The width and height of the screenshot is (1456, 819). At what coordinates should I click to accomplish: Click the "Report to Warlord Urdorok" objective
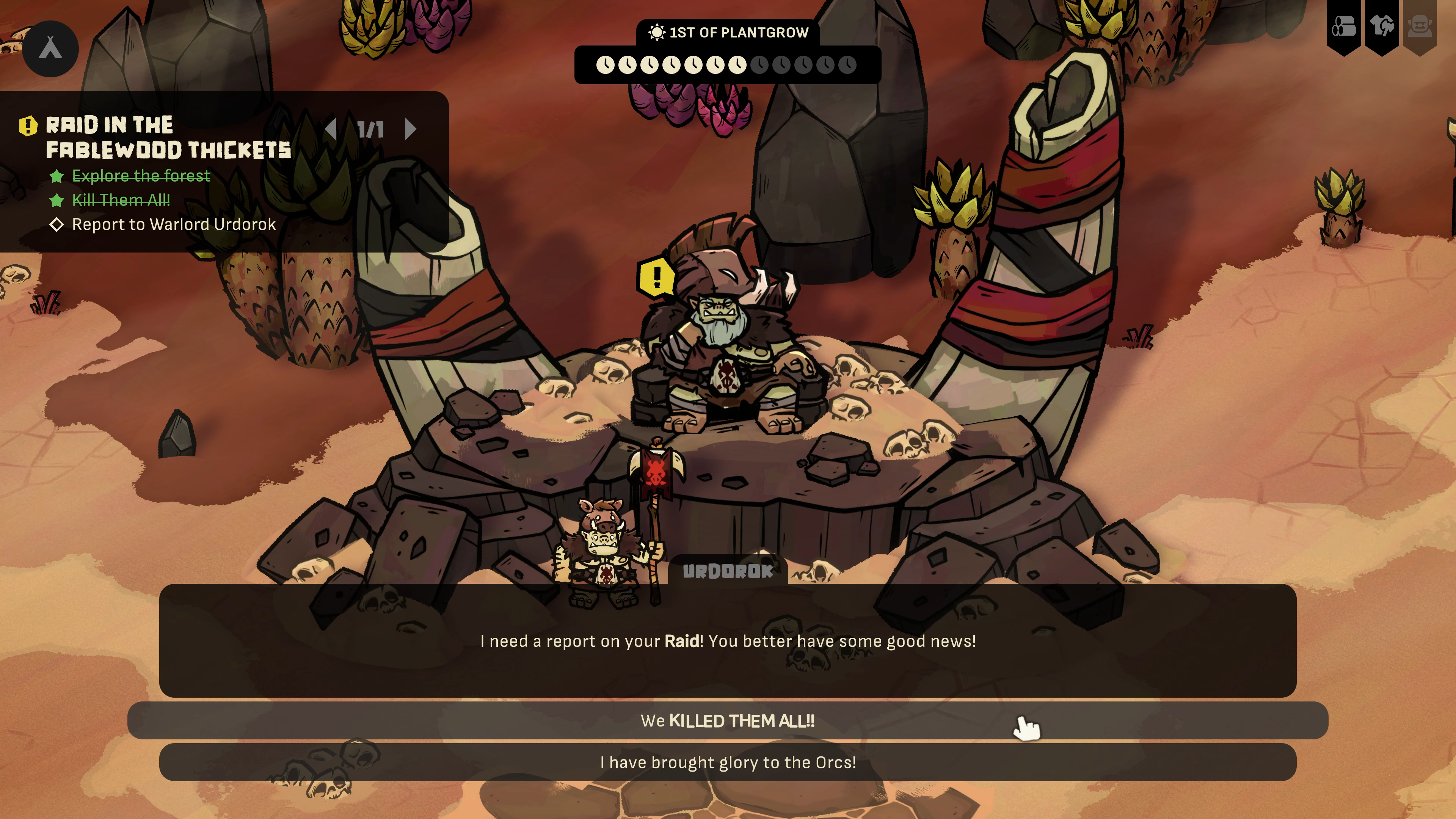click(174, 224)
